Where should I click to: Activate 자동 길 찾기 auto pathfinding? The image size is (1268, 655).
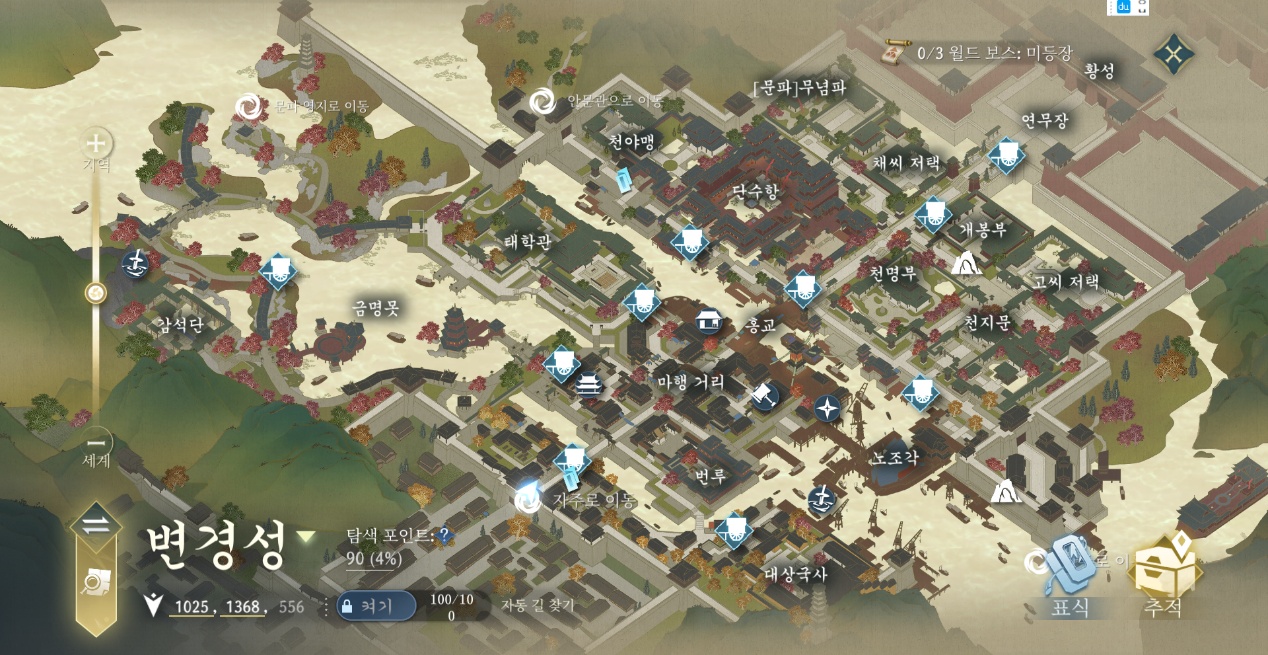point(545,605)
